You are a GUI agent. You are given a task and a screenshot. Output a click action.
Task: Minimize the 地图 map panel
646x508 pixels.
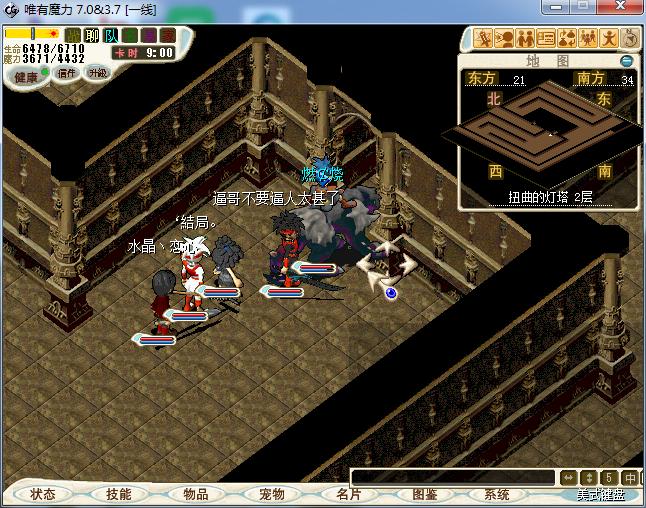(x=627, y=60)
